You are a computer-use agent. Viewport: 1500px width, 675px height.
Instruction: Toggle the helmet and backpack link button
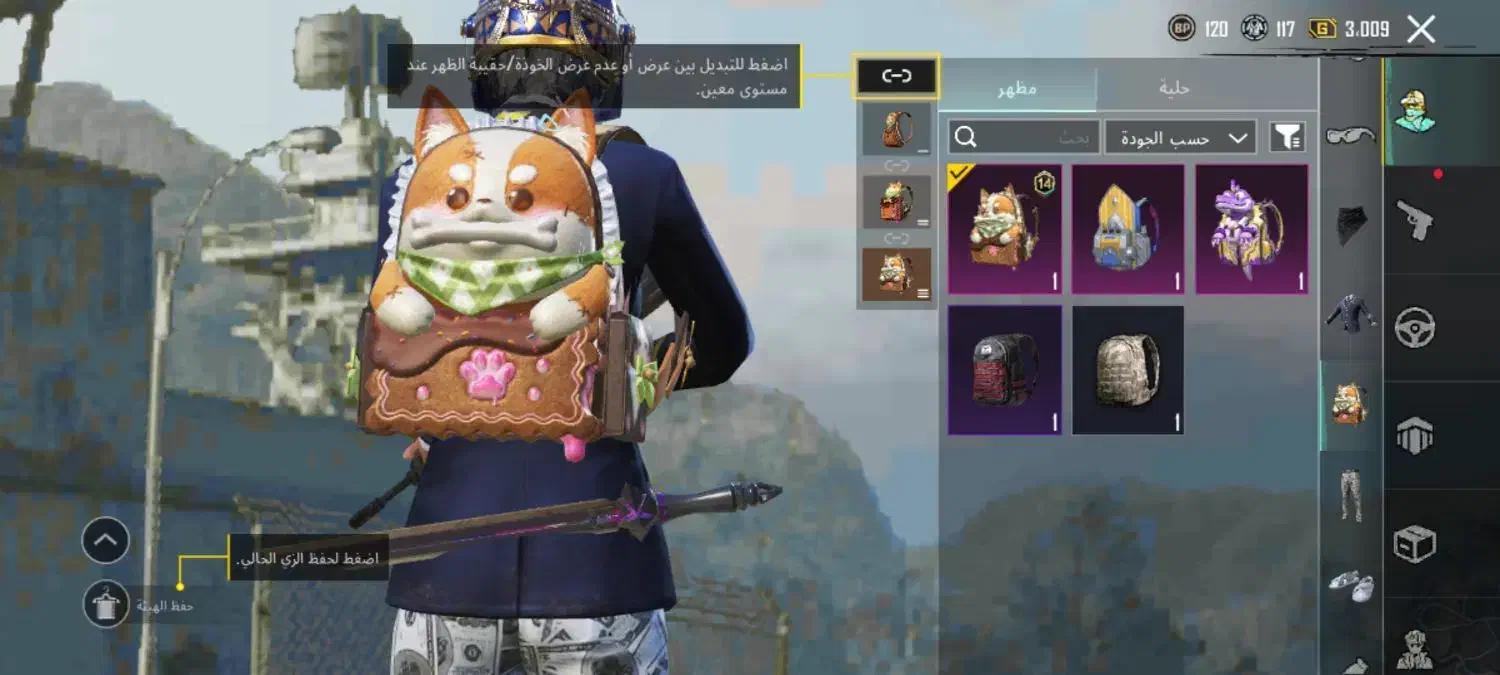[x=896, y=76]
